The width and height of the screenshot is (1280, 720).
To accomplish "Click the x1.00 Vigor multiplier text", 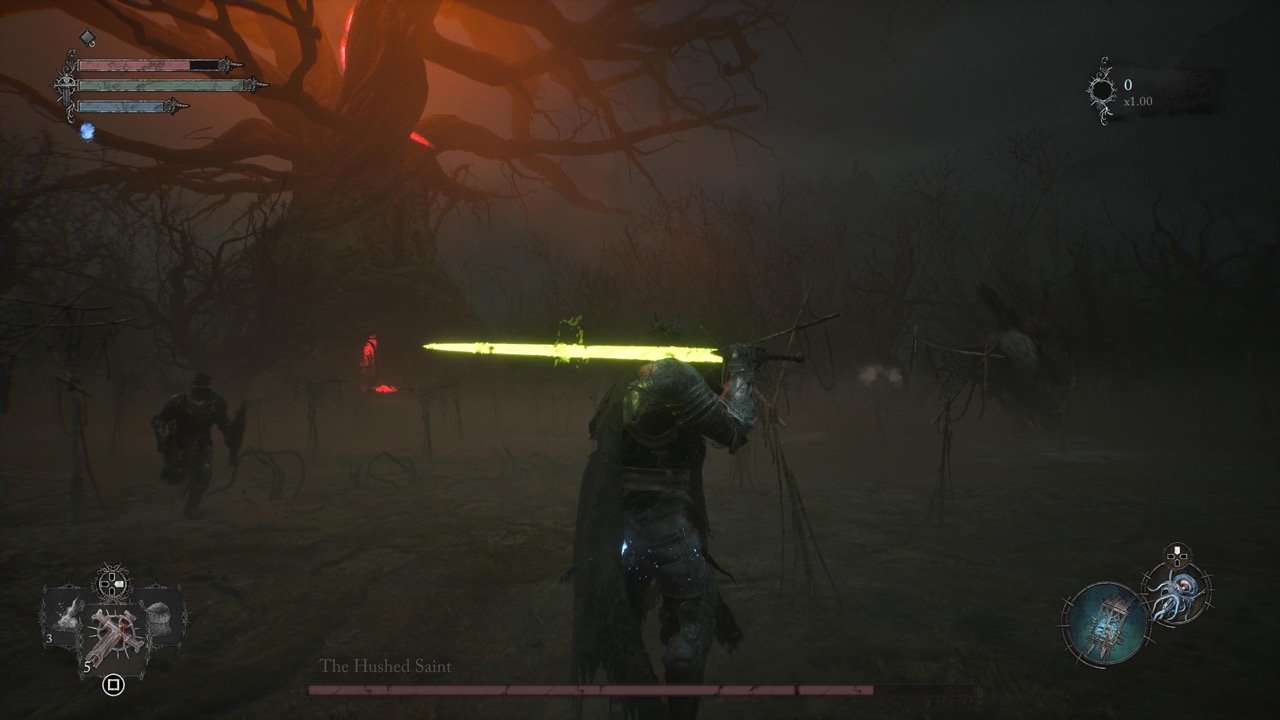I will pos(1140,103).
